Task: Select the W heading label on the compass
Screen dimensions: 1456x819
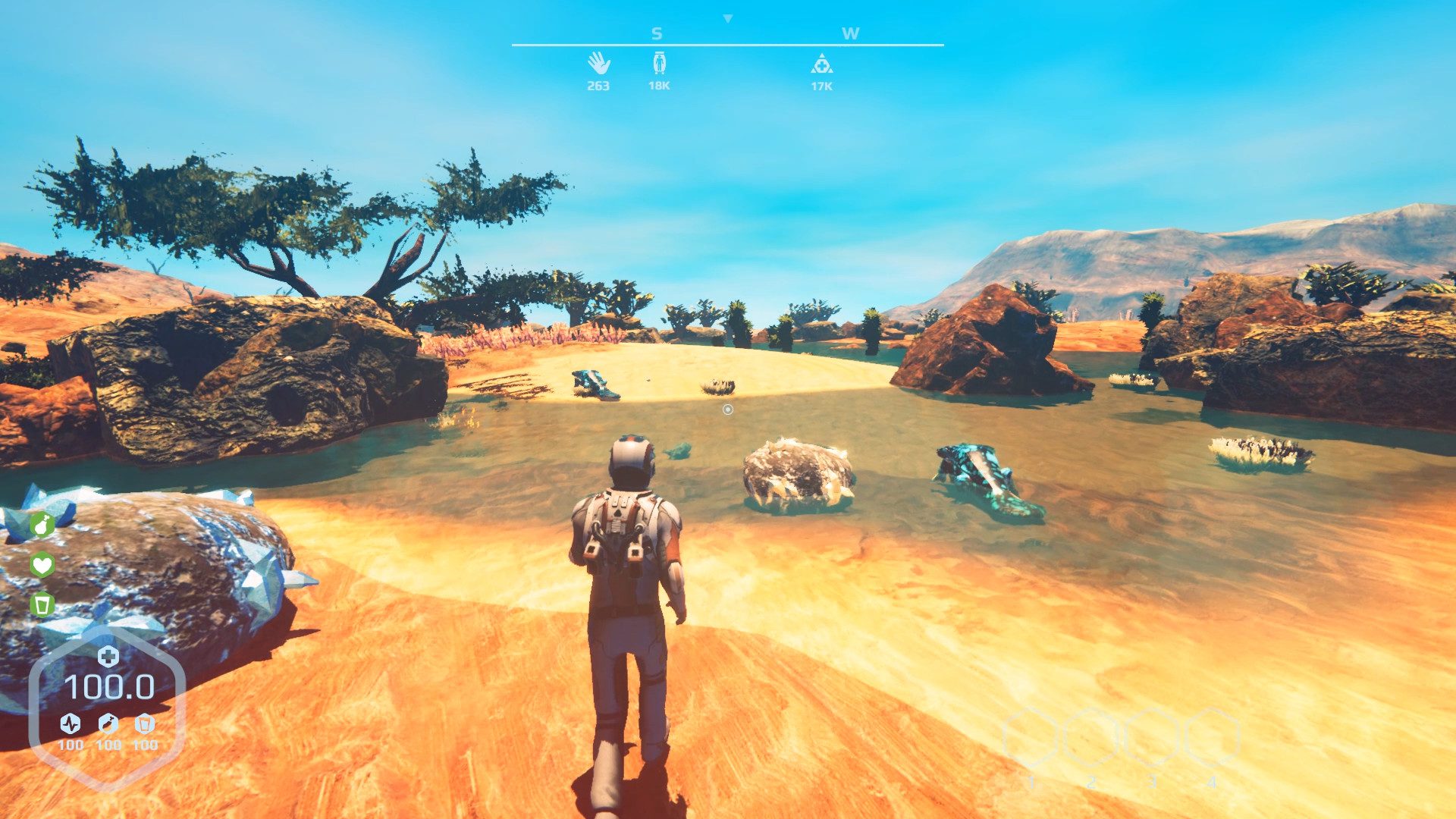Action: pos(852,33)
